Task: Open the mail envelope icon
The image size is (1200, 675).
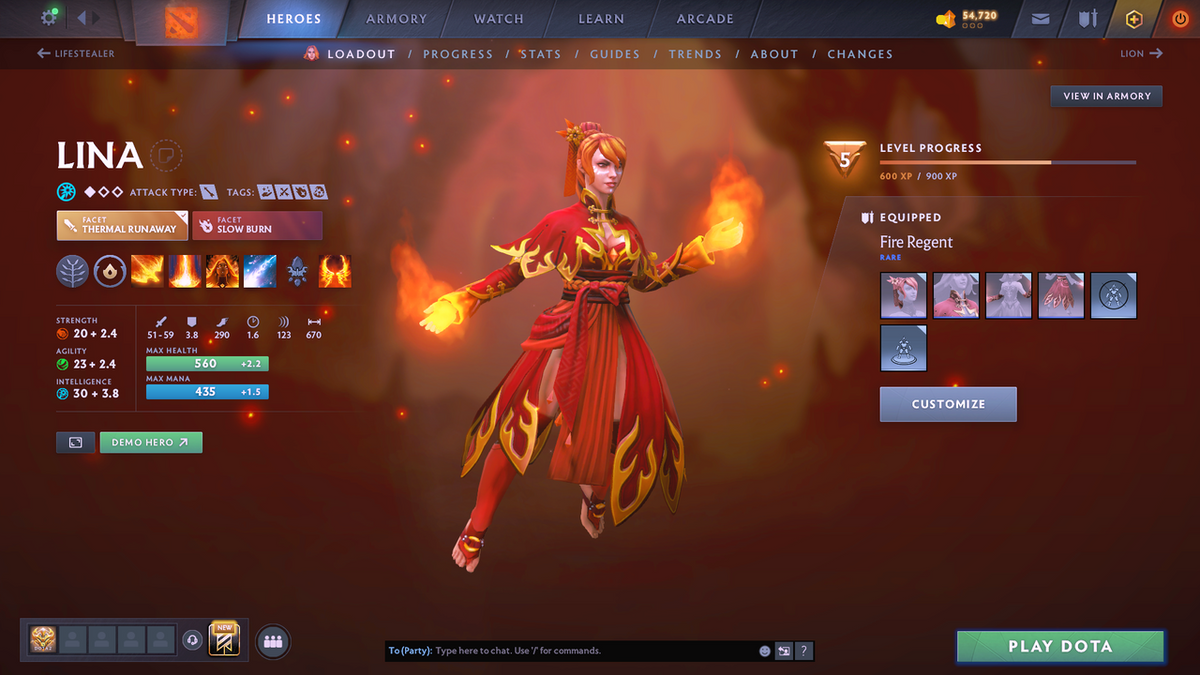Action: pos(1041,19)
